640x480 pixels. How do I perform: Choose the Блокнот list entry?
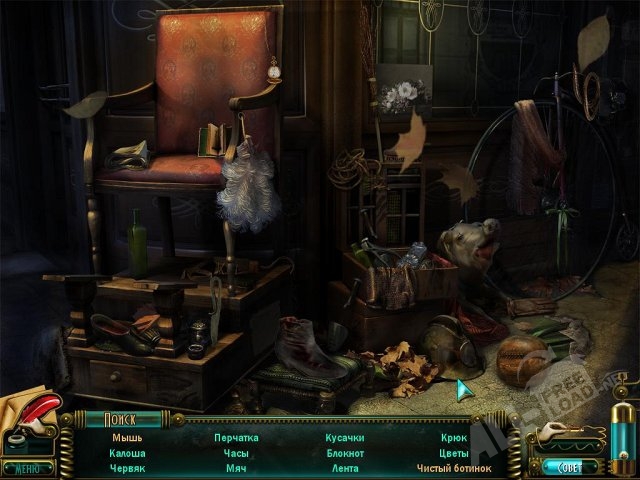point(344,453)
